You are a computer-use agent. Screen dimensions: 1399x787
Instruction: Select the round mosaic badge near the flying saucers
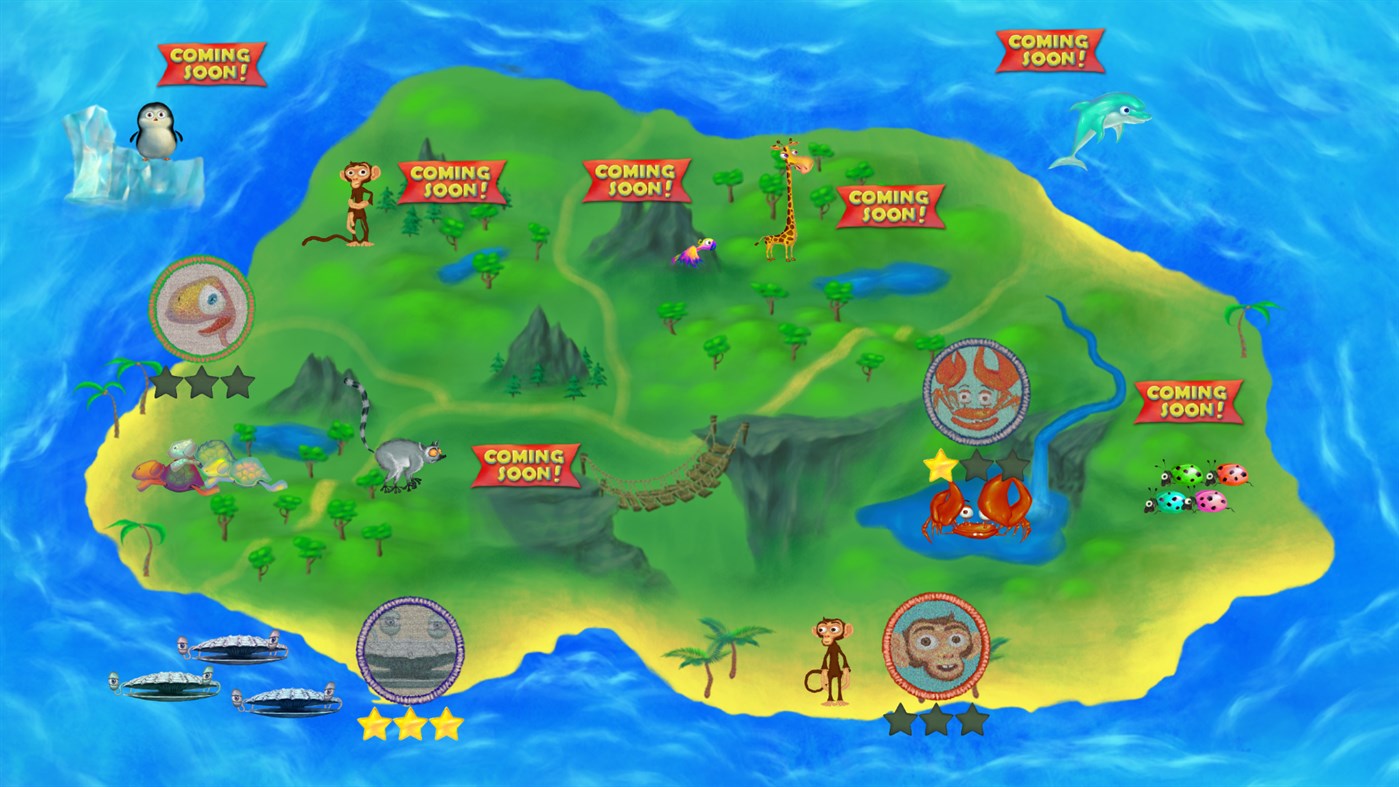point(409,651)
